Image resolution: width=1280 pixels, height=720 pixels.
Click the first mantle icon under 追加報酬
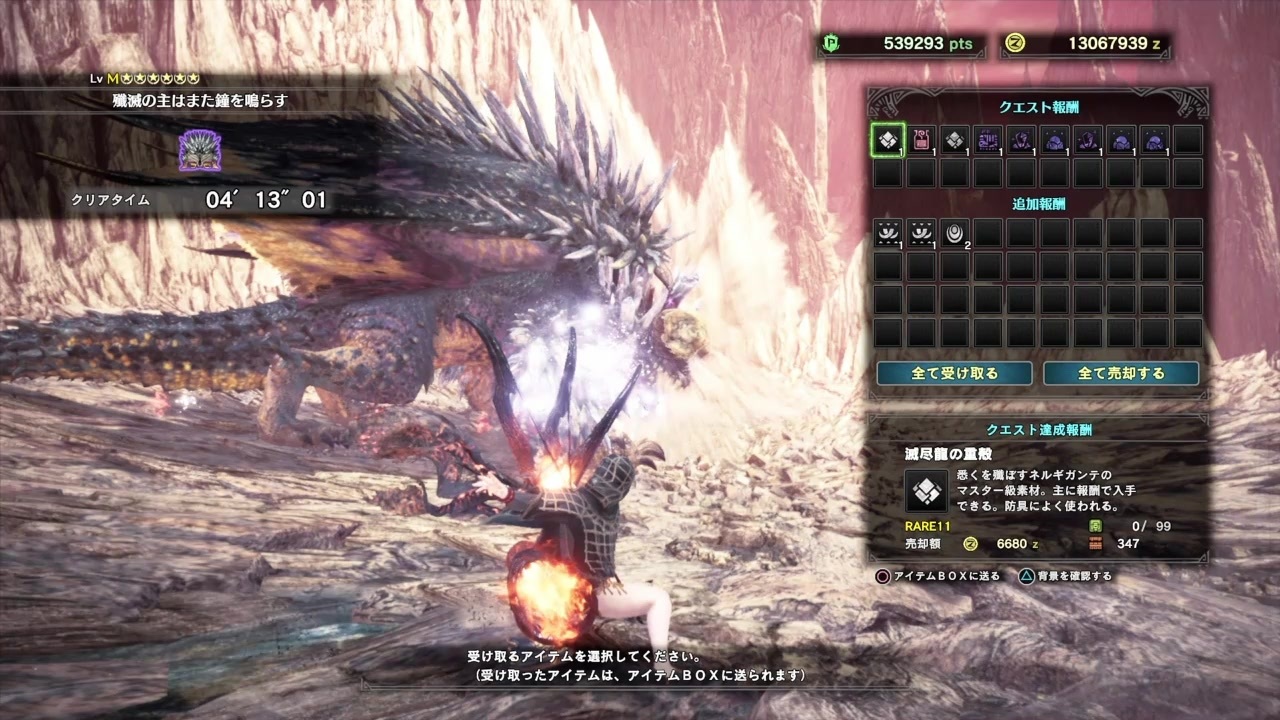pyautogui.click(x=886, y=232)
